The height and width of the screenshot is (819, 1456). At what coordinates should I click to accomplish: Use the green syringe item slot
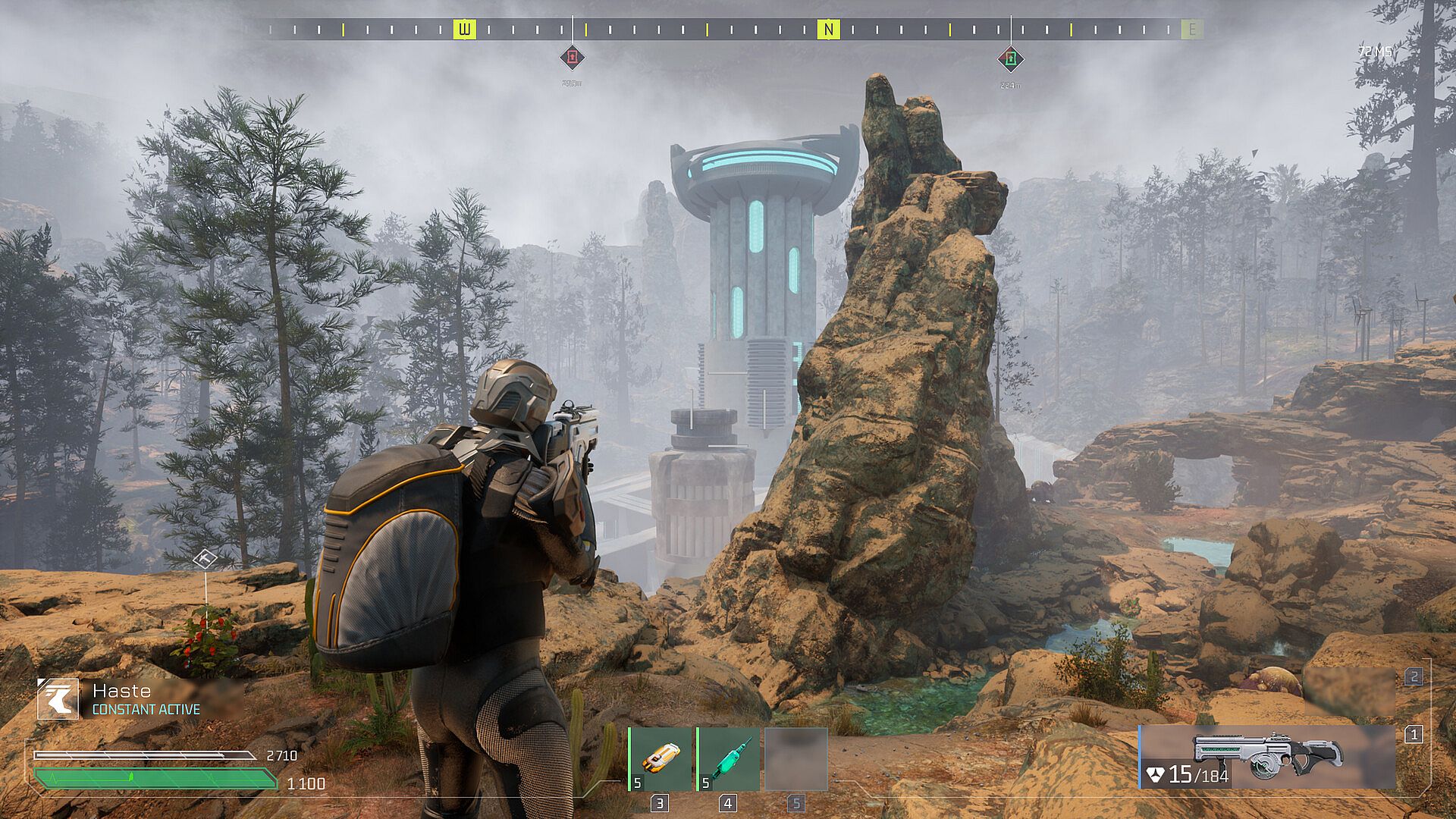(729, 758)
